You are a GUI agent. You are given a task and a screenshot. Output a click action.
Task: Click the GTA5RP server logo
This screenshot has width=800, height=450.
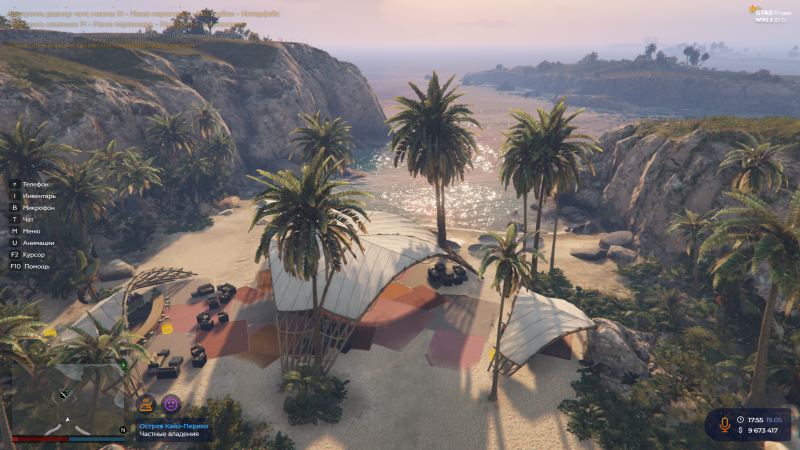click(768, 11)
